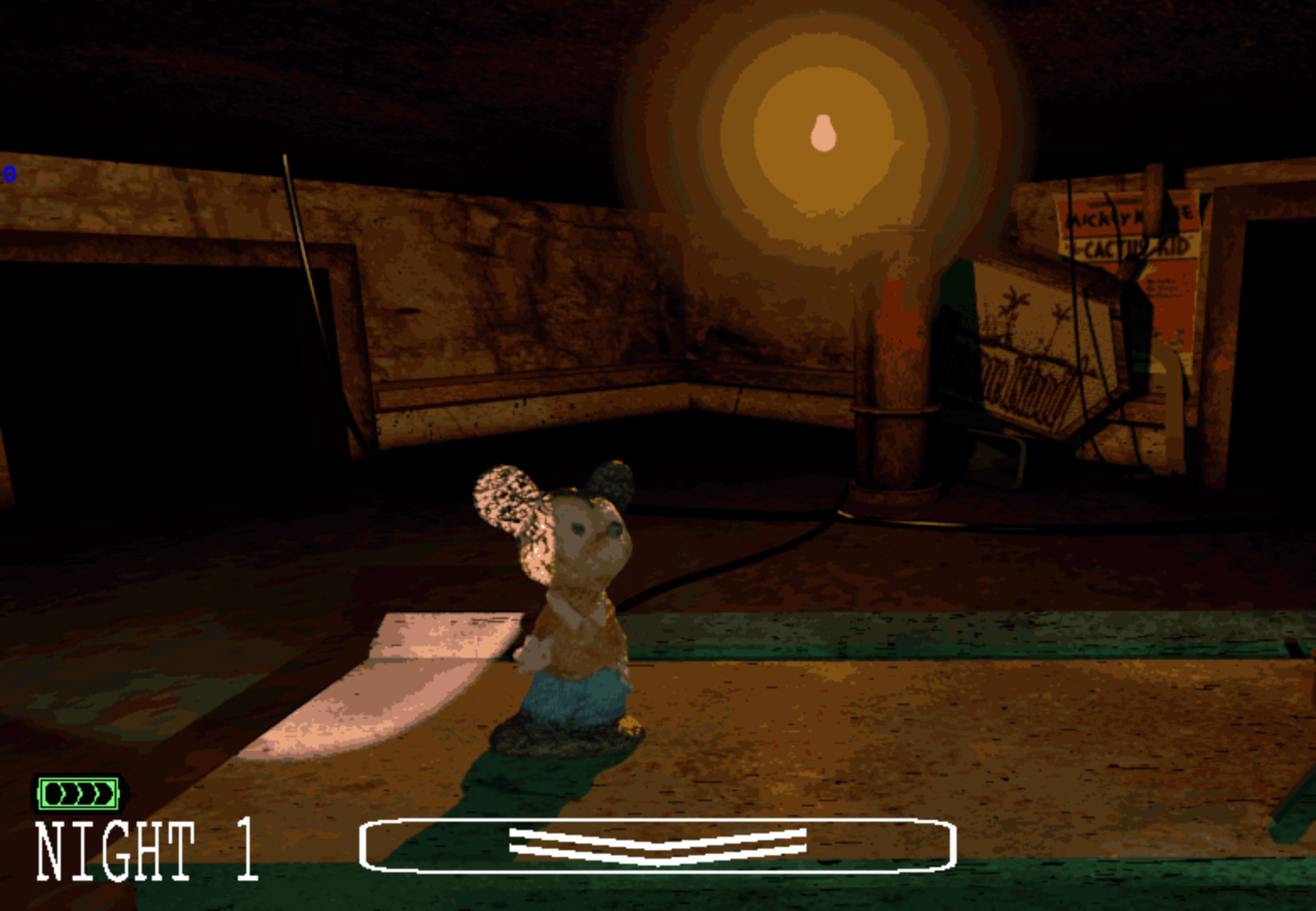Screen dimensions: 1316x911
Task: Click the curved mouth meter at the bottom
Action: (x=658, y=844)
